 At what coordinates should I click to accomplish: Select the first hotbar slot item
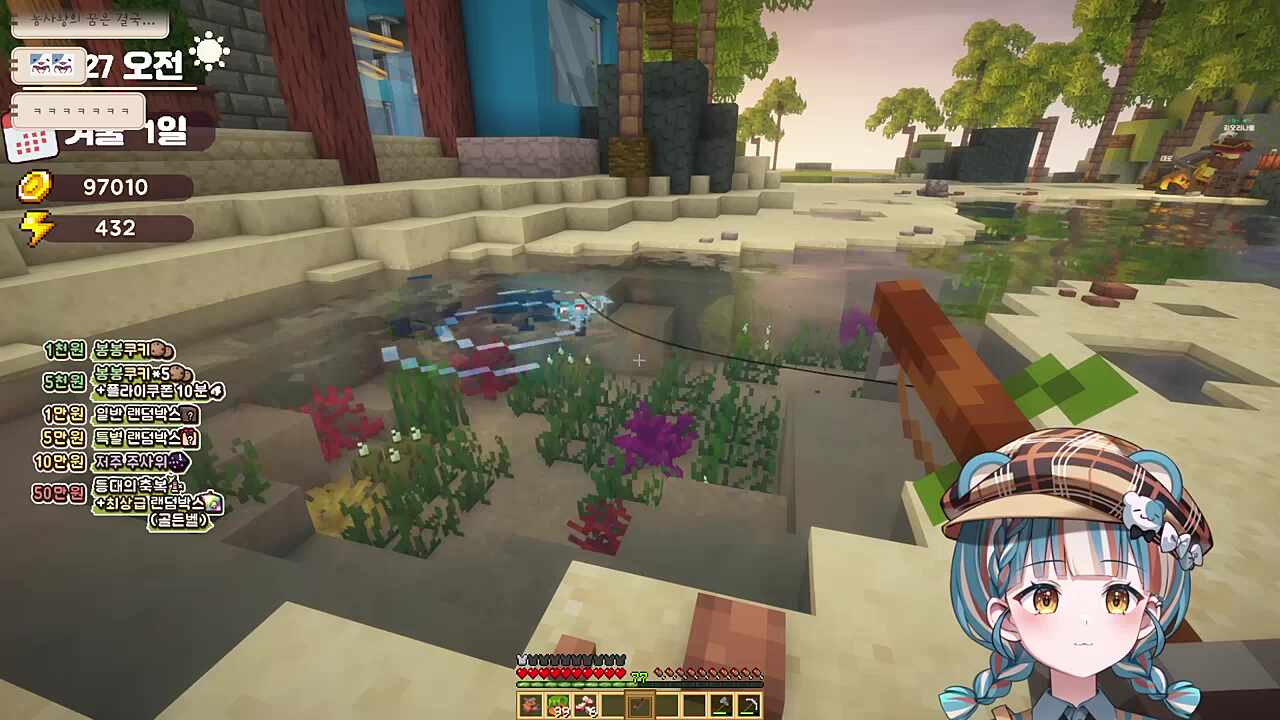(x=531, y=706)
